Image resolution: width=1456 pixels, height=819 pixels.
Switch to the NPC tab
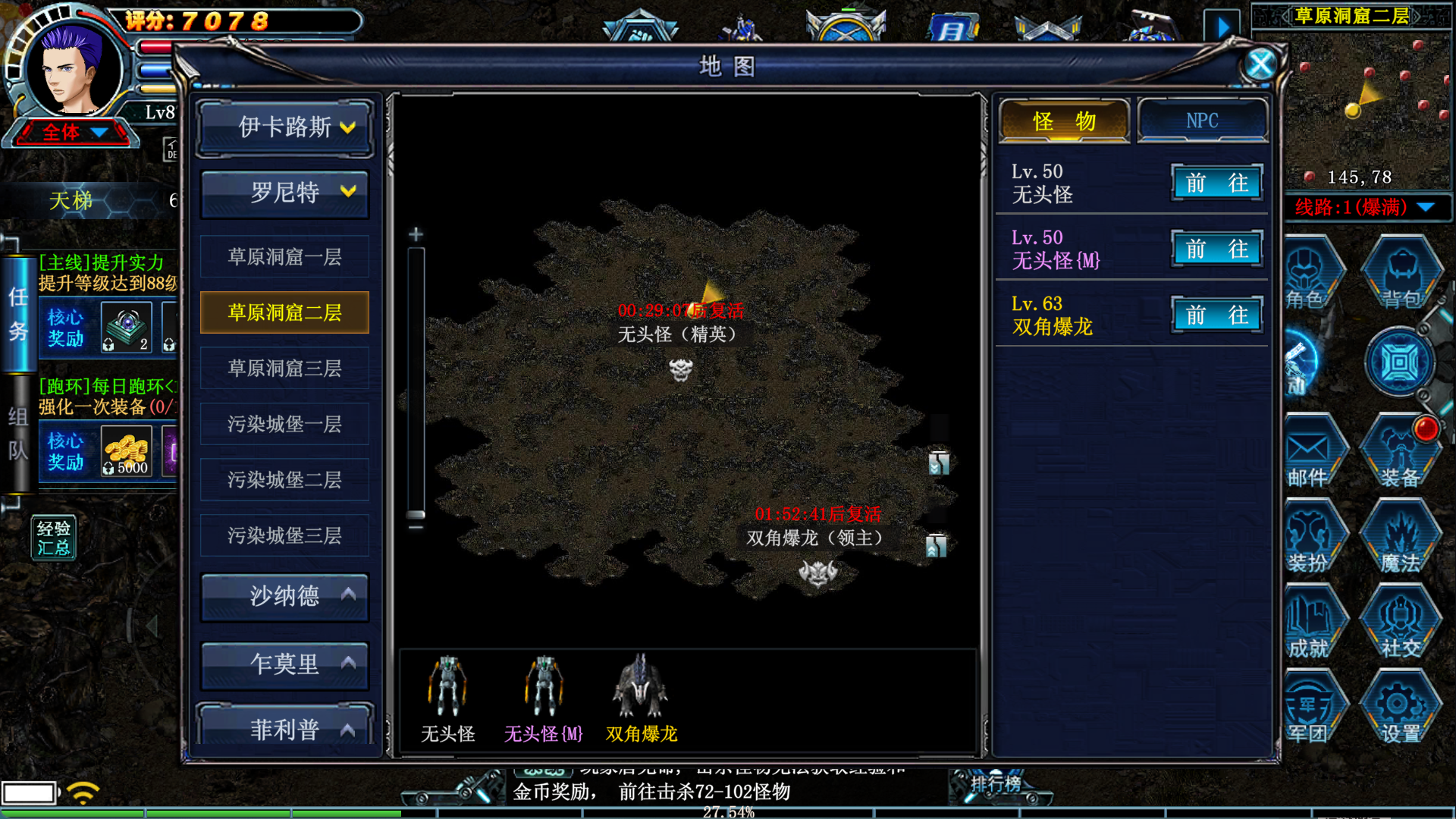(x=1202, y=121)
